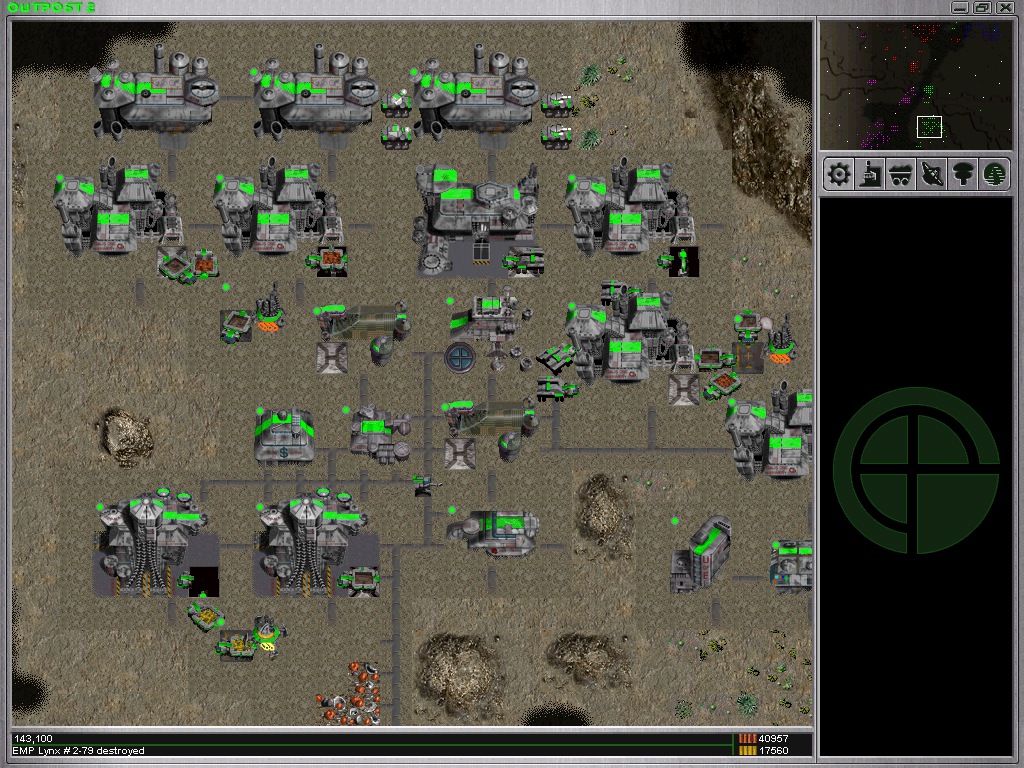This screenshot has height=768, width=1024.
Task: Open the mushroom cloud icon report
Action: 962,175
